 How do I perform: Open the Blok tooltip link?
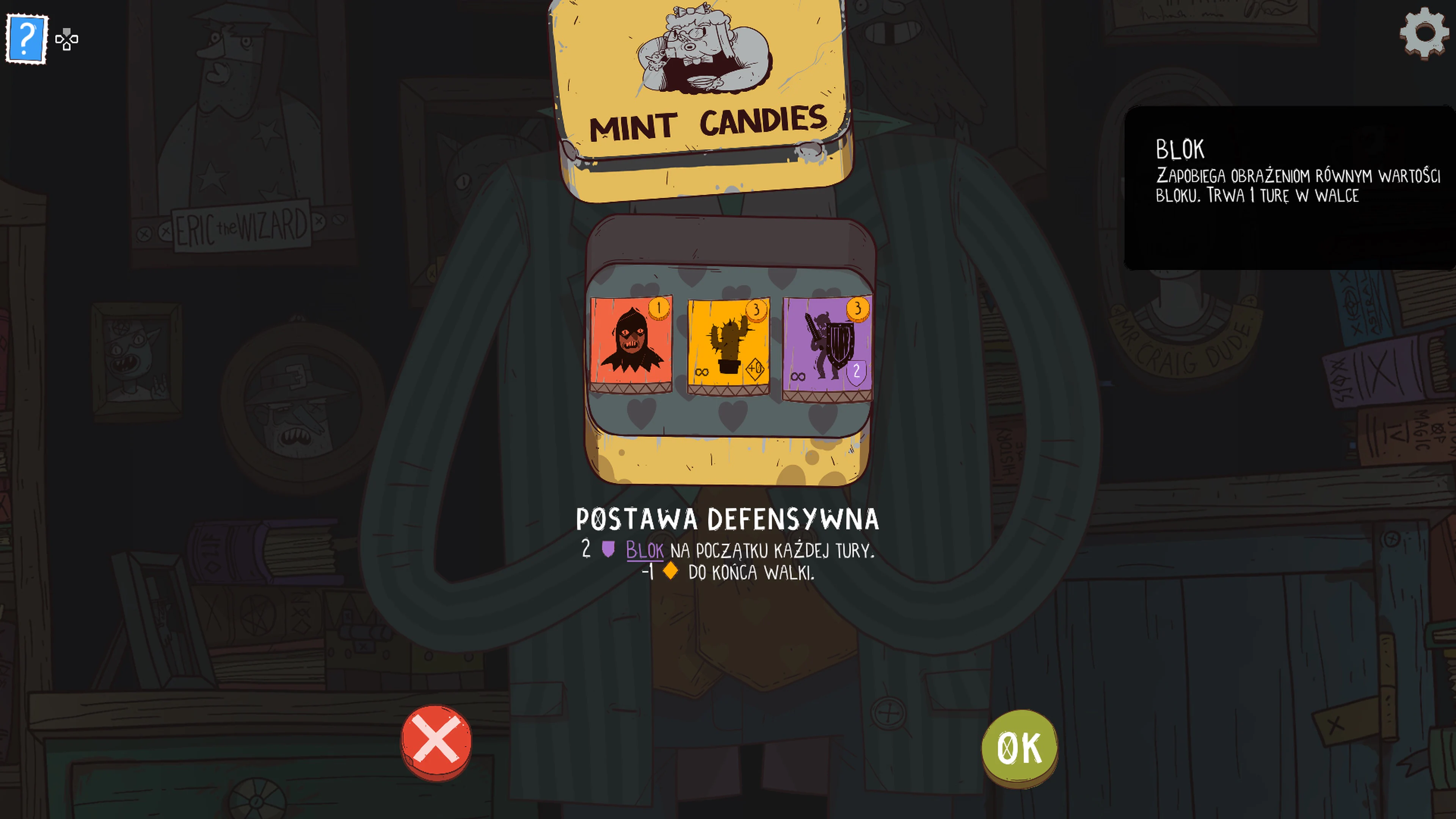tap(644, 551)
